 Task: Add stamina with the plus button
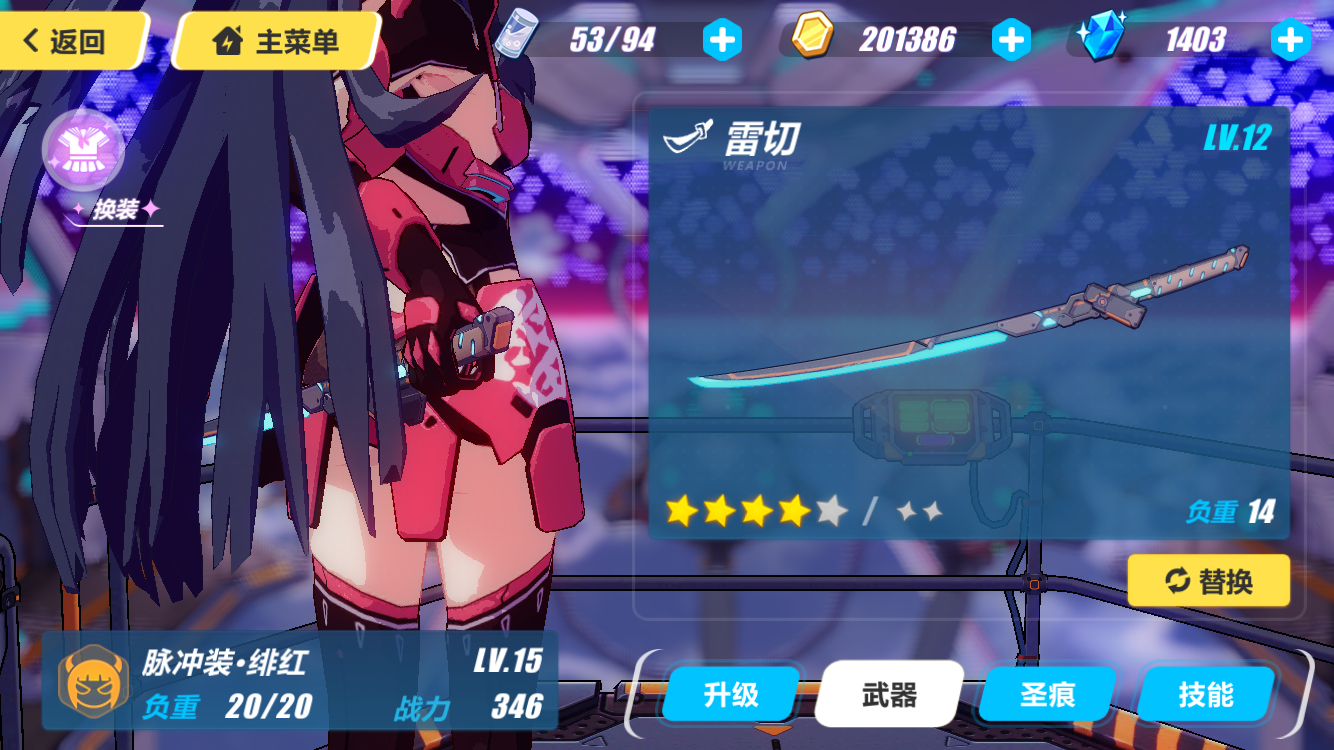[x=721, y=40]
